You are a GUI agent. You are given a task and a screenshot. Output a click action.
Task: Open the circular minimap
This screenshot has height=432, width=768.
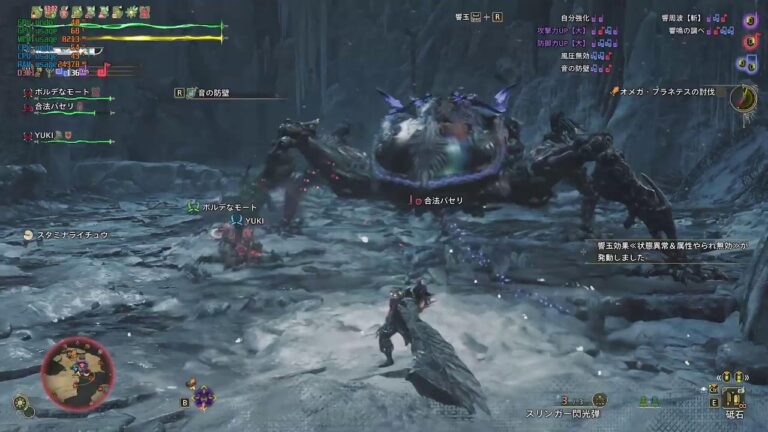[x=77, y=373]
